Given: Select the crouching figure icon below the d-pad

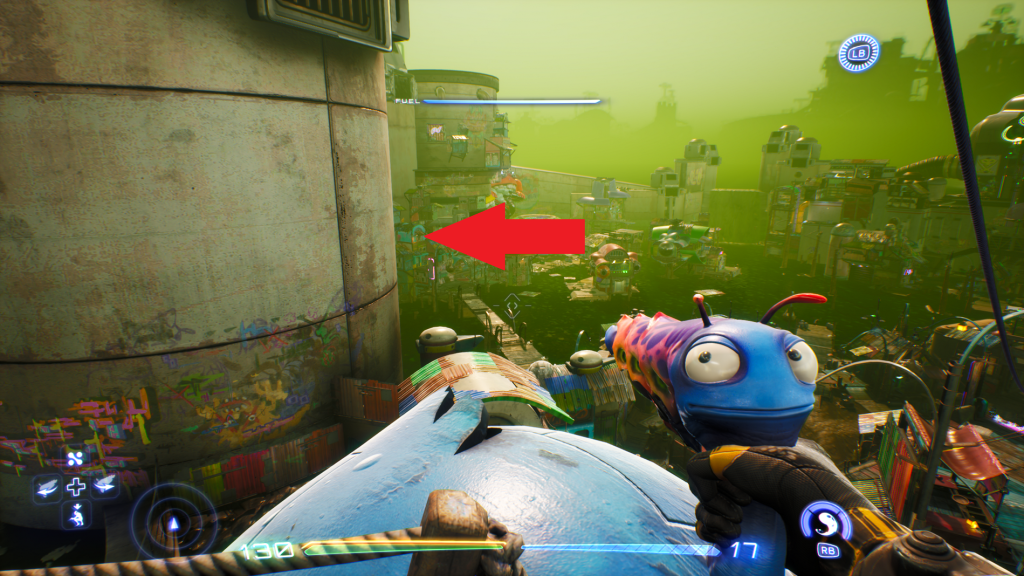Looking at the screenshot, I should [x=76, y=515].
